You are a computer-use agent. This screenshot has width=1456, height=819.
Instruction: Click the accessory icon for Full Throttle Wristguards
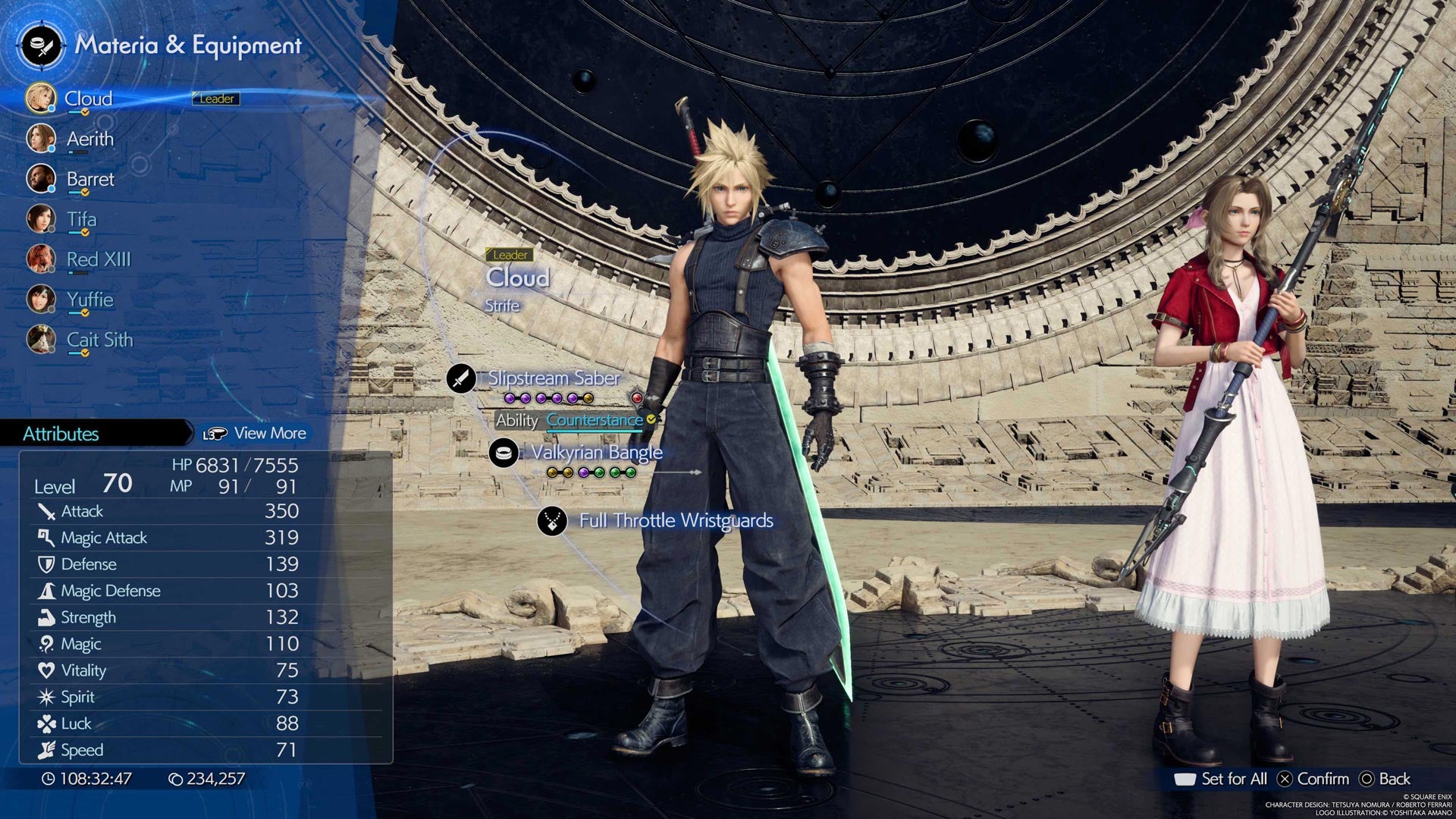553,521
